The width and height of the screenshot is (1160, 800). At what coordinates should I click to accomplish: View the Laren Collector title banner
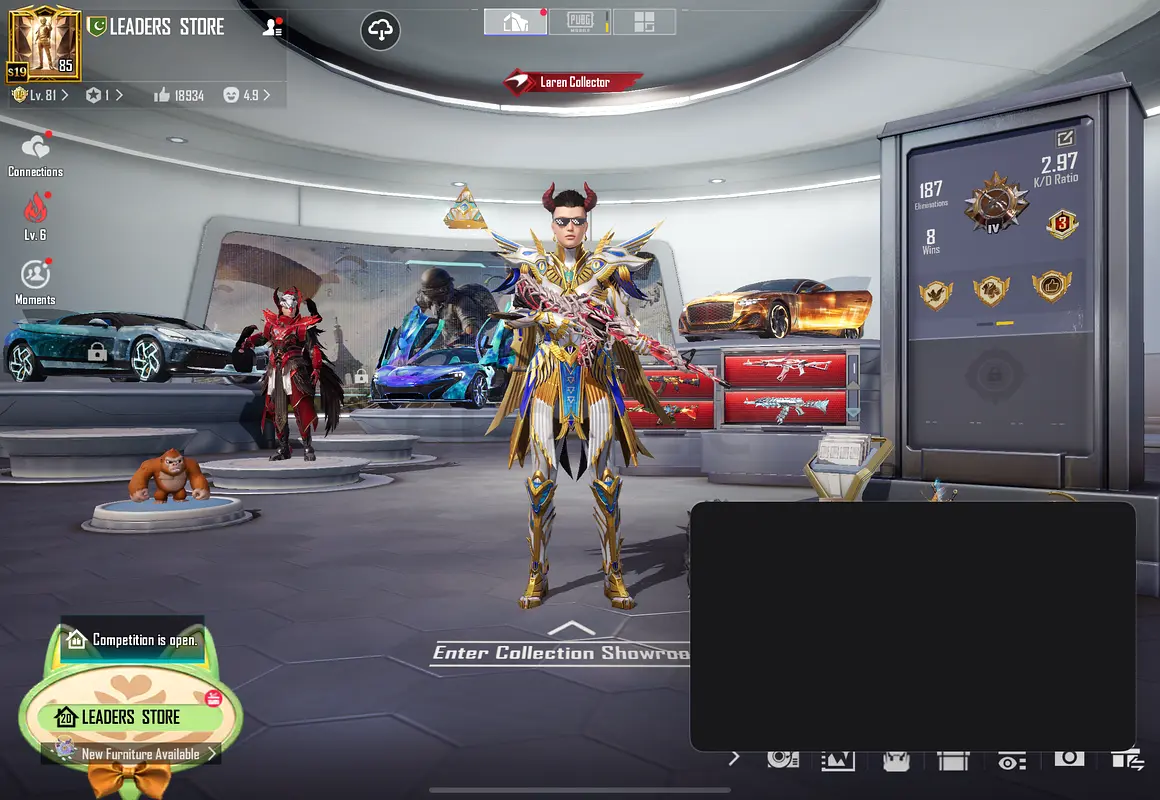(573, 82)
